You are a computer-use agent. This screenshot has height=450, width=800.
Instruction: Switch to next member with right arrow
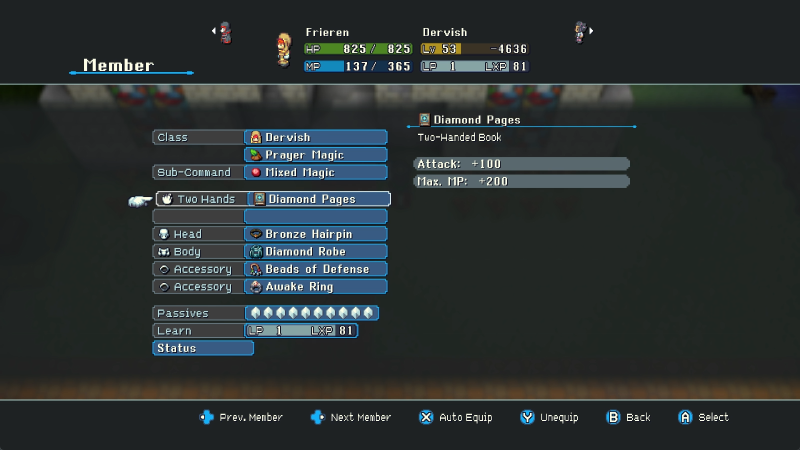click(x=590, y=31)
